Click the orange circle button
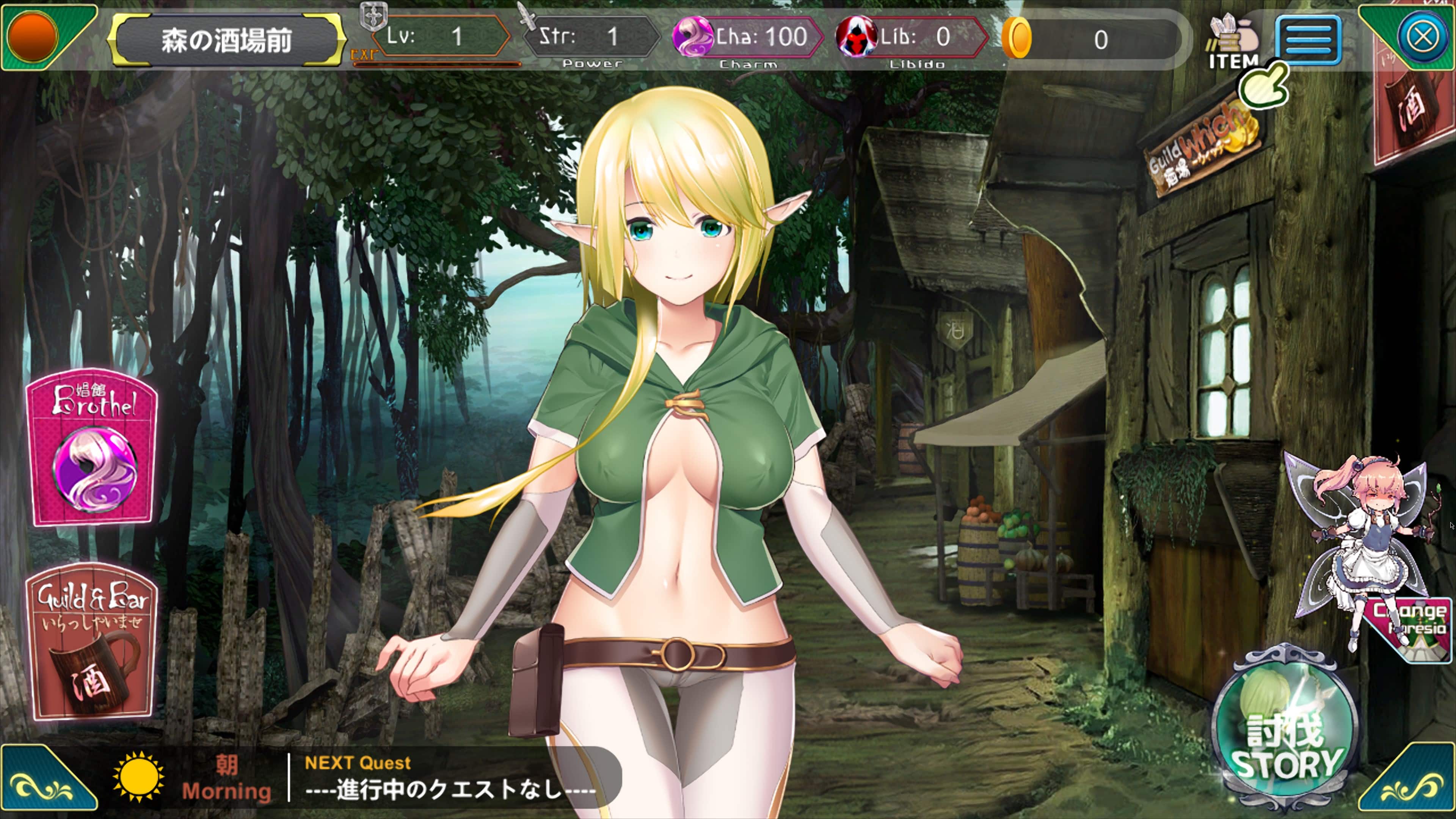The image size is (1456, 819). pos(33,35)
